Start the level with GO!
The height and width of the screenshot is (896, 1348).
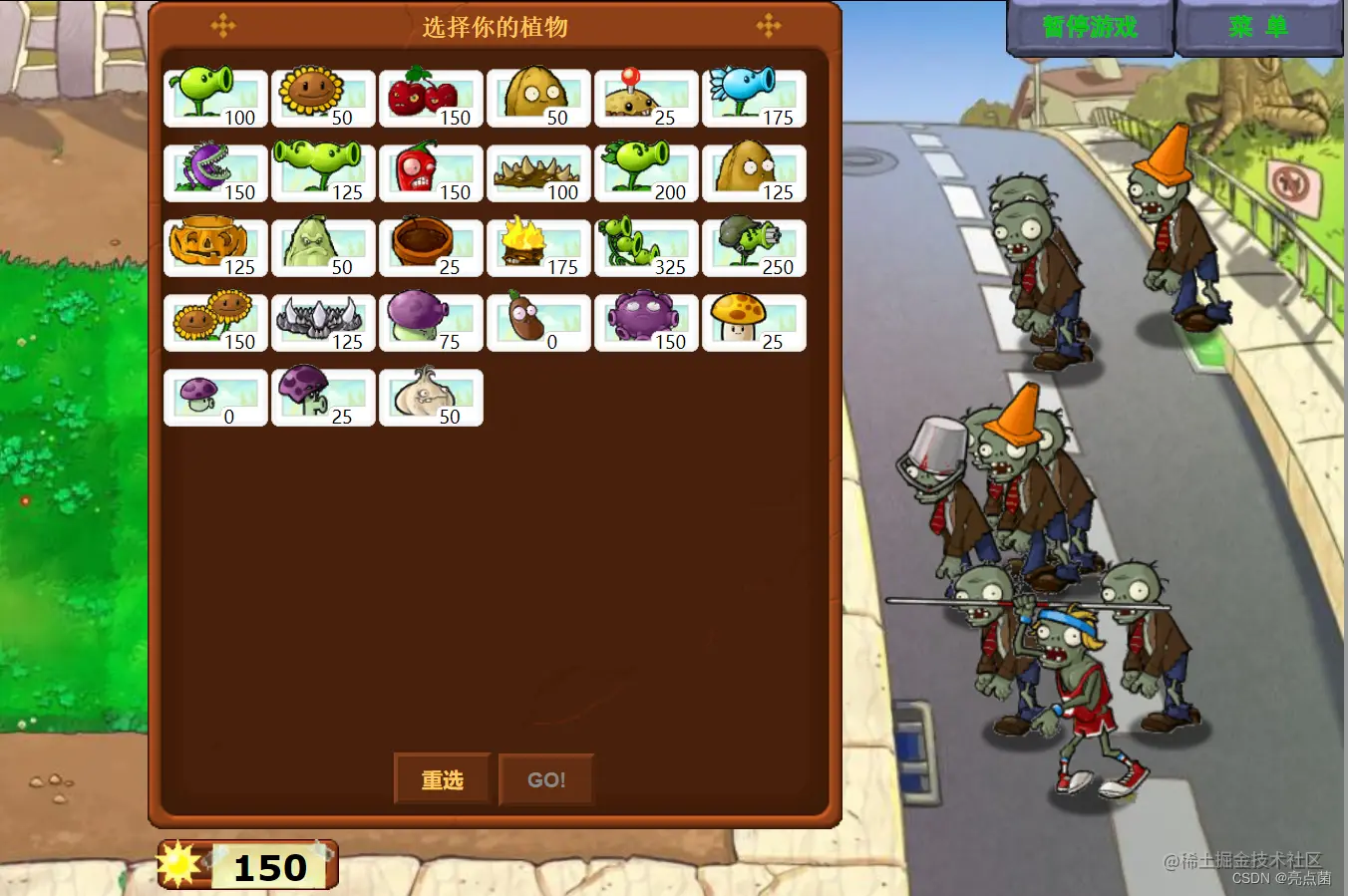tap(545, 779)
